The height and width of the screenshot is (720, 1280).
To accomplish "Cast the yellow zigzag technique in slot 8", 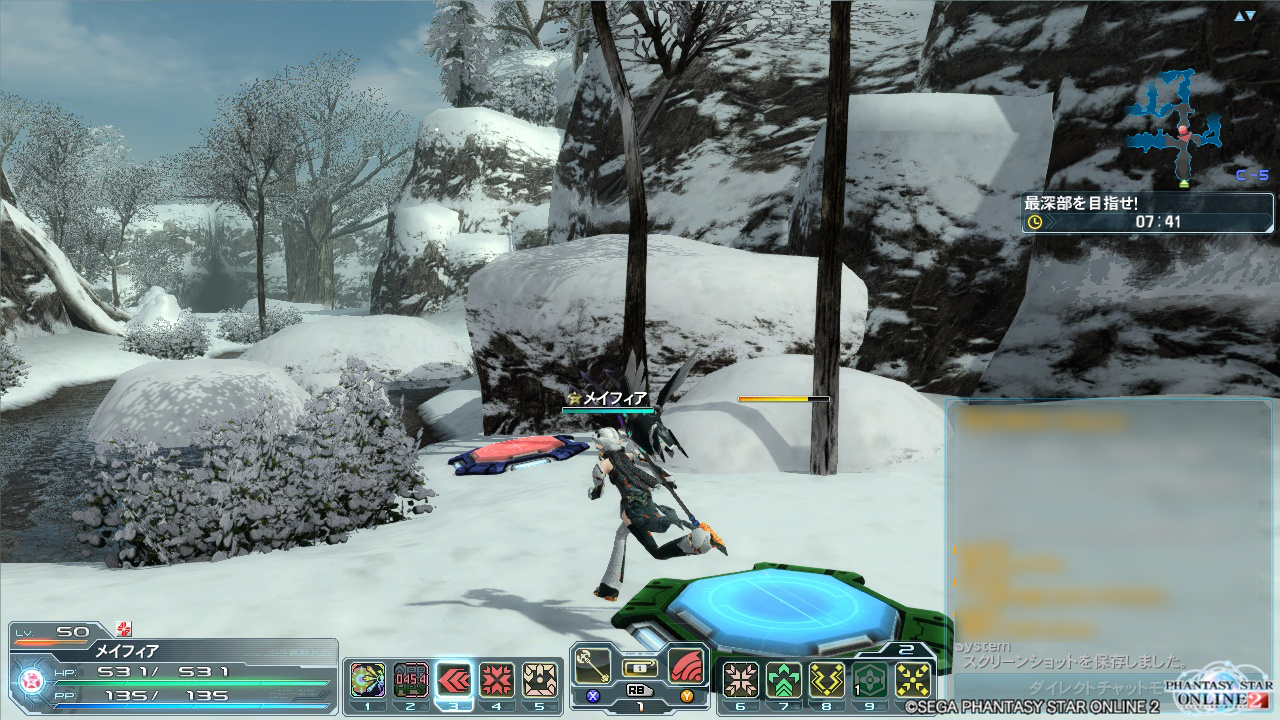I will 827,680.
